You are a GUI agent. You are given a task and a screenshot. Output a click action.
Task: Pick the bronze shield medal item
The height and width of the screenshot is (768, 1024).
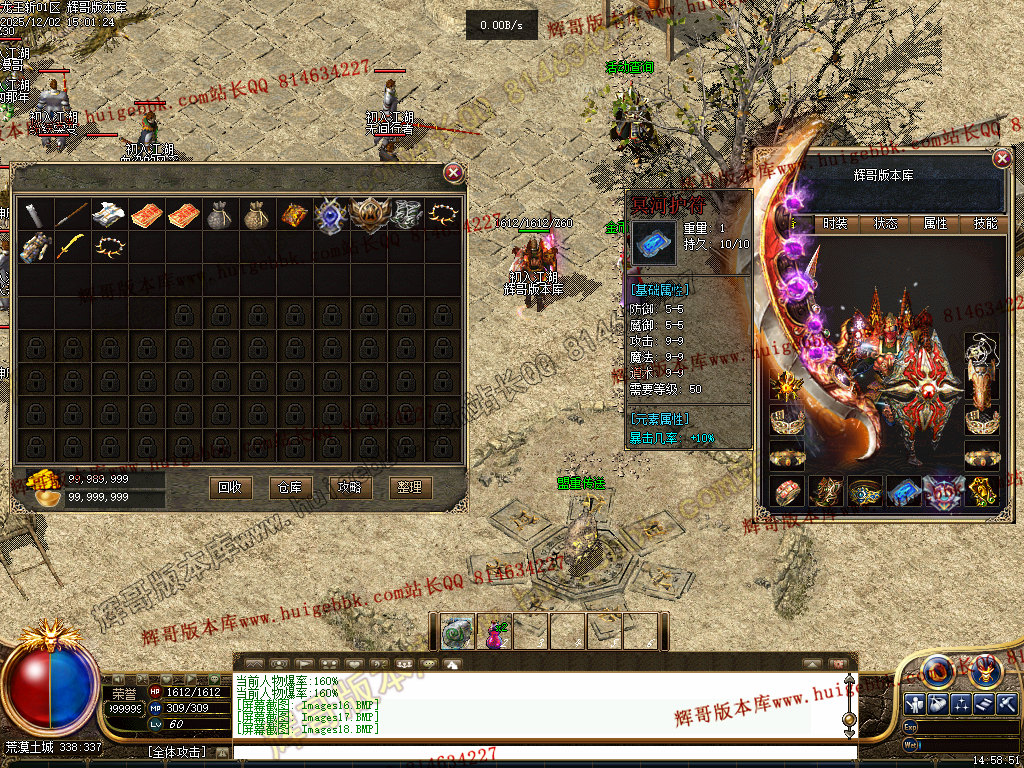367,215
